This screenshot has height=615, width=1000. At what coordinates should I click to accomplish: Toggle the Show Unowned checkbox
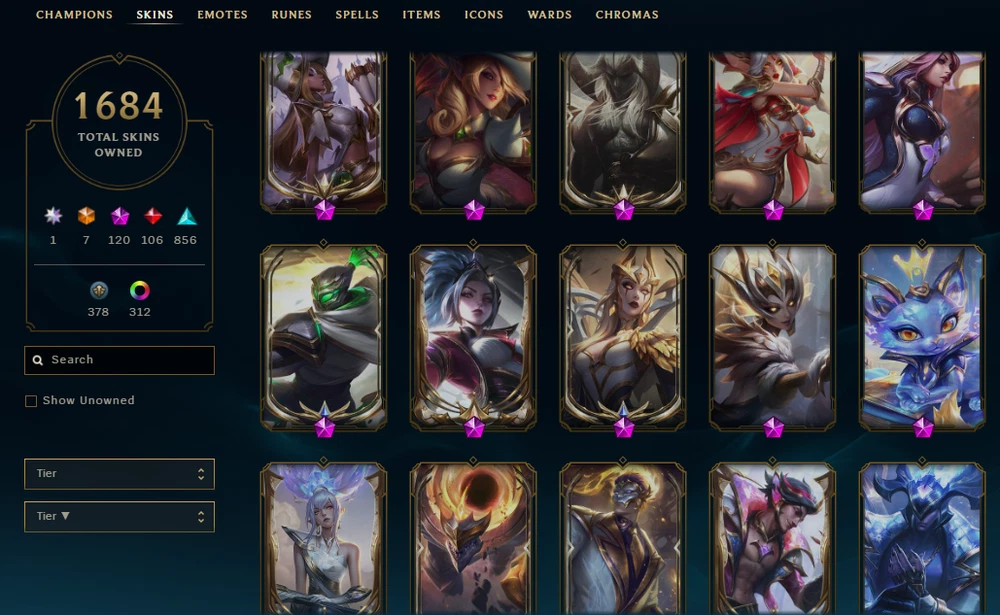tap(31, 401)
